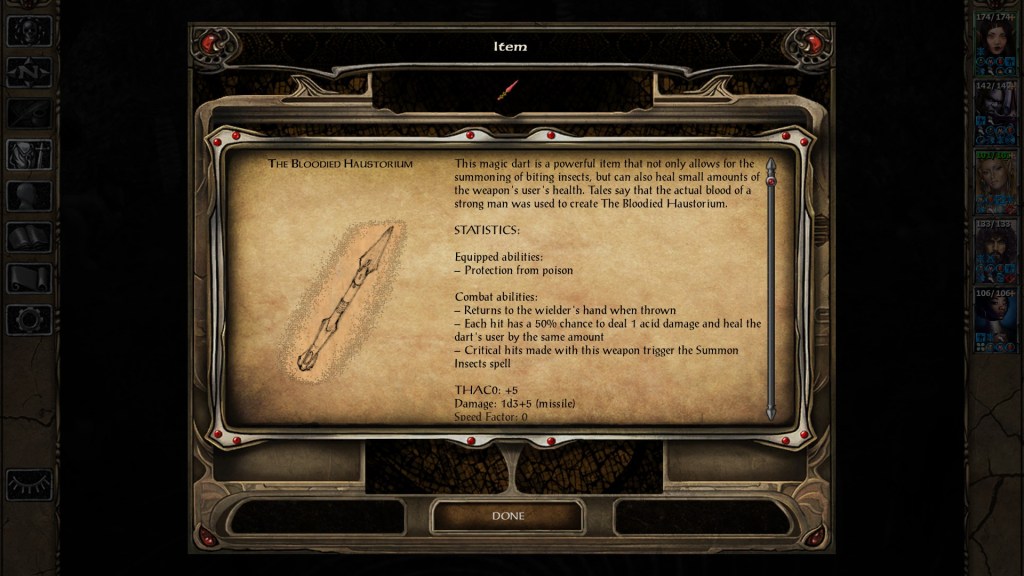The image size is (1024, 576).
Task: Open the priest scroll icon
Action: [28, 278]
